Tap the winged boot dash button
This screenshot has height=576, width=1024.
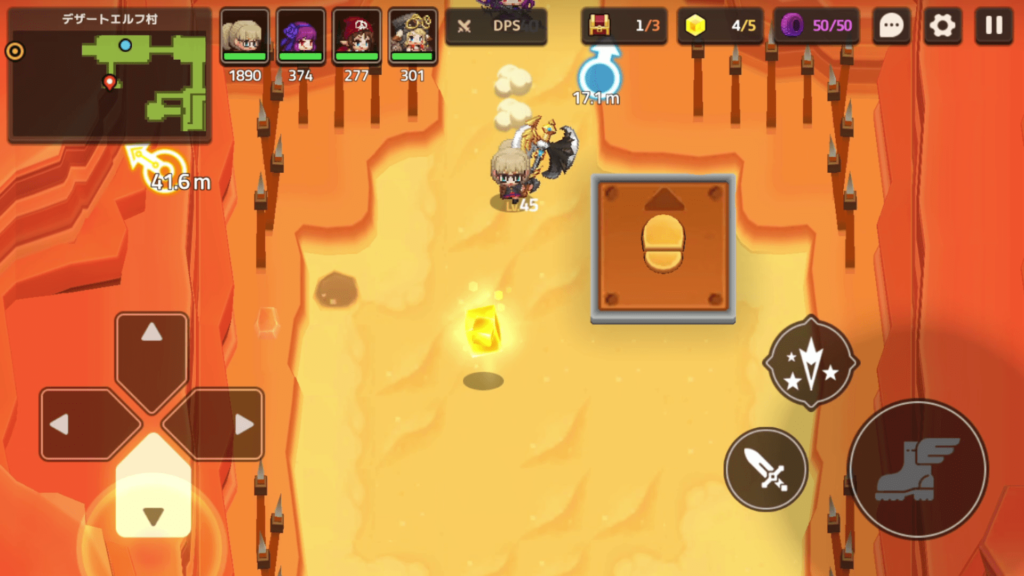pos(917,469)
